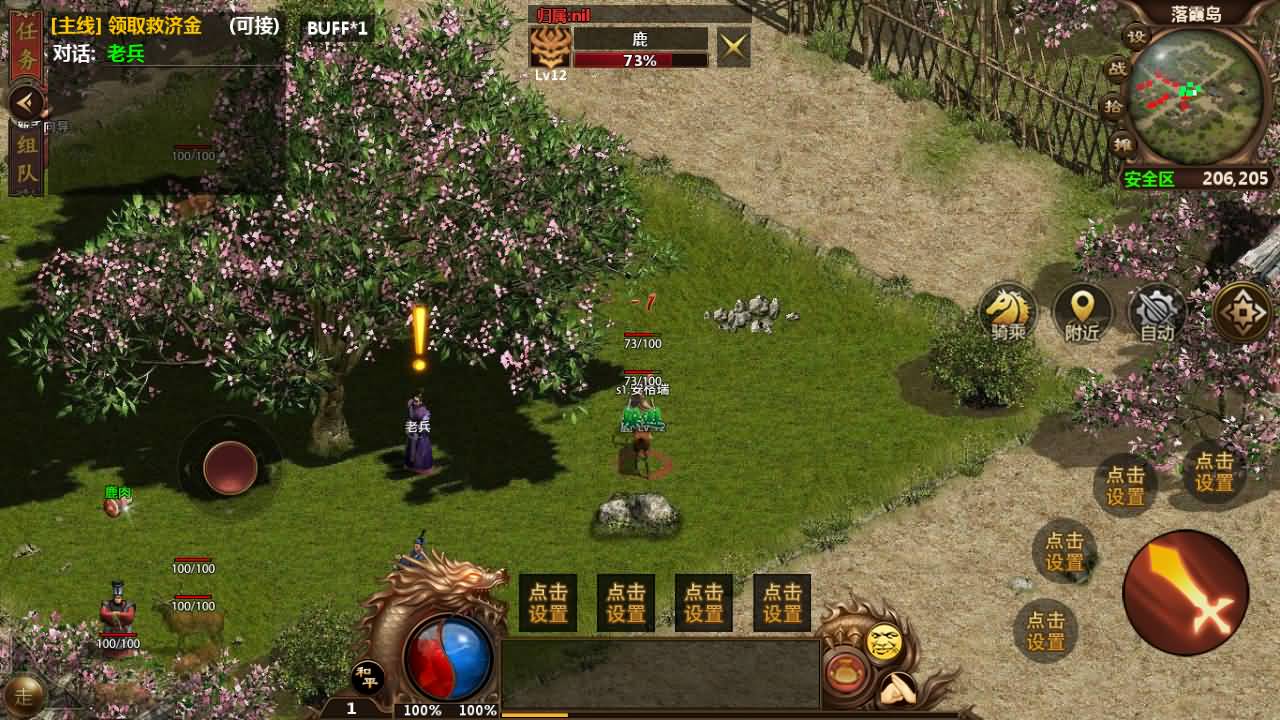The image size is (1280, 720).
Task: Collapse the quest panel with the arrow button
Action: (x=26, y=101)
